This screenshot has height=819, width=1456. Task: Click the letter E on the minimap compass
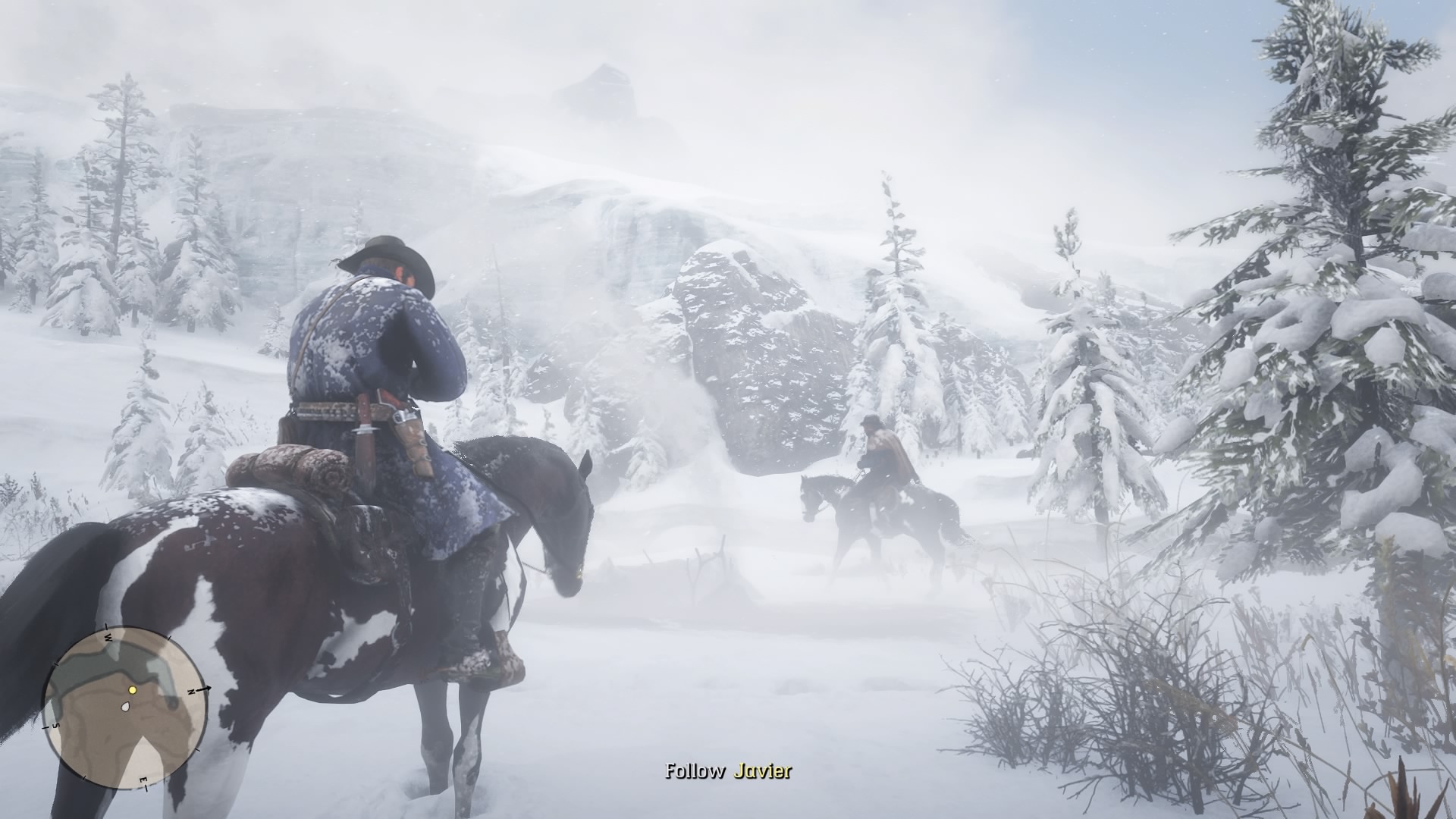pyautogui.click(x=143, y=780)
